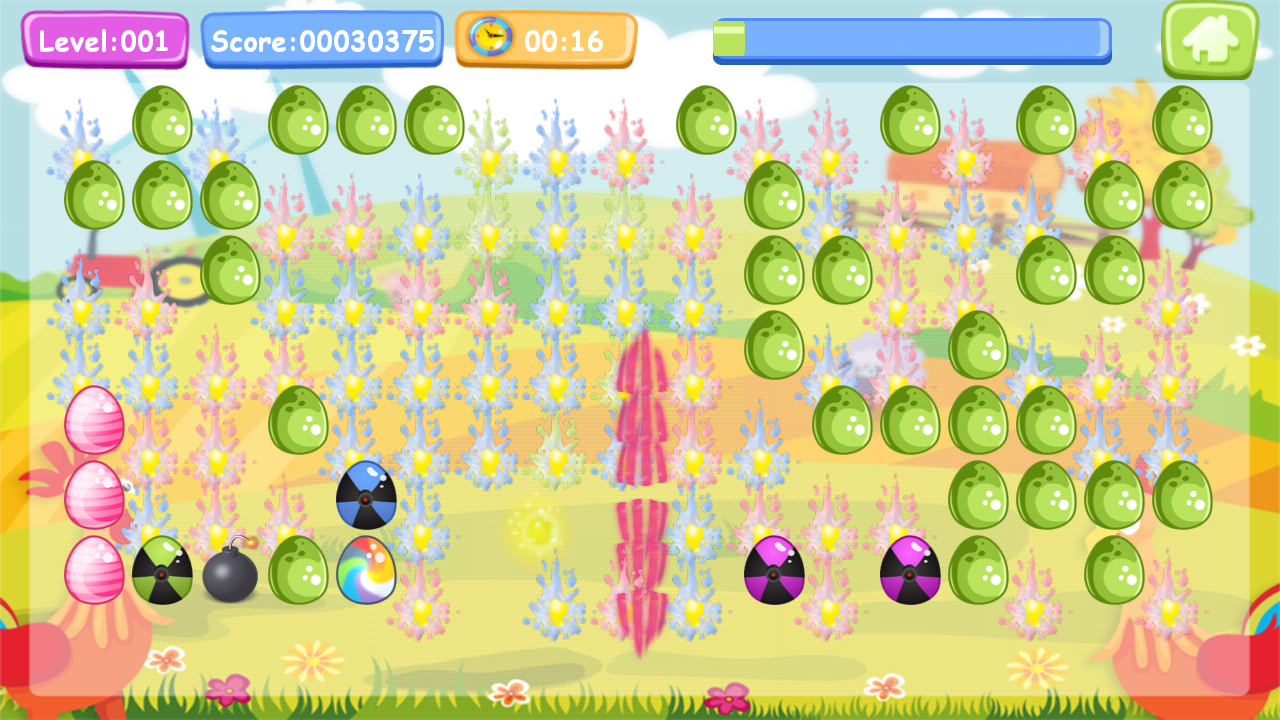The width and height of the screenshot is (1280, 720).
Task: Click the Score display panel
Action: coord(322,40)
